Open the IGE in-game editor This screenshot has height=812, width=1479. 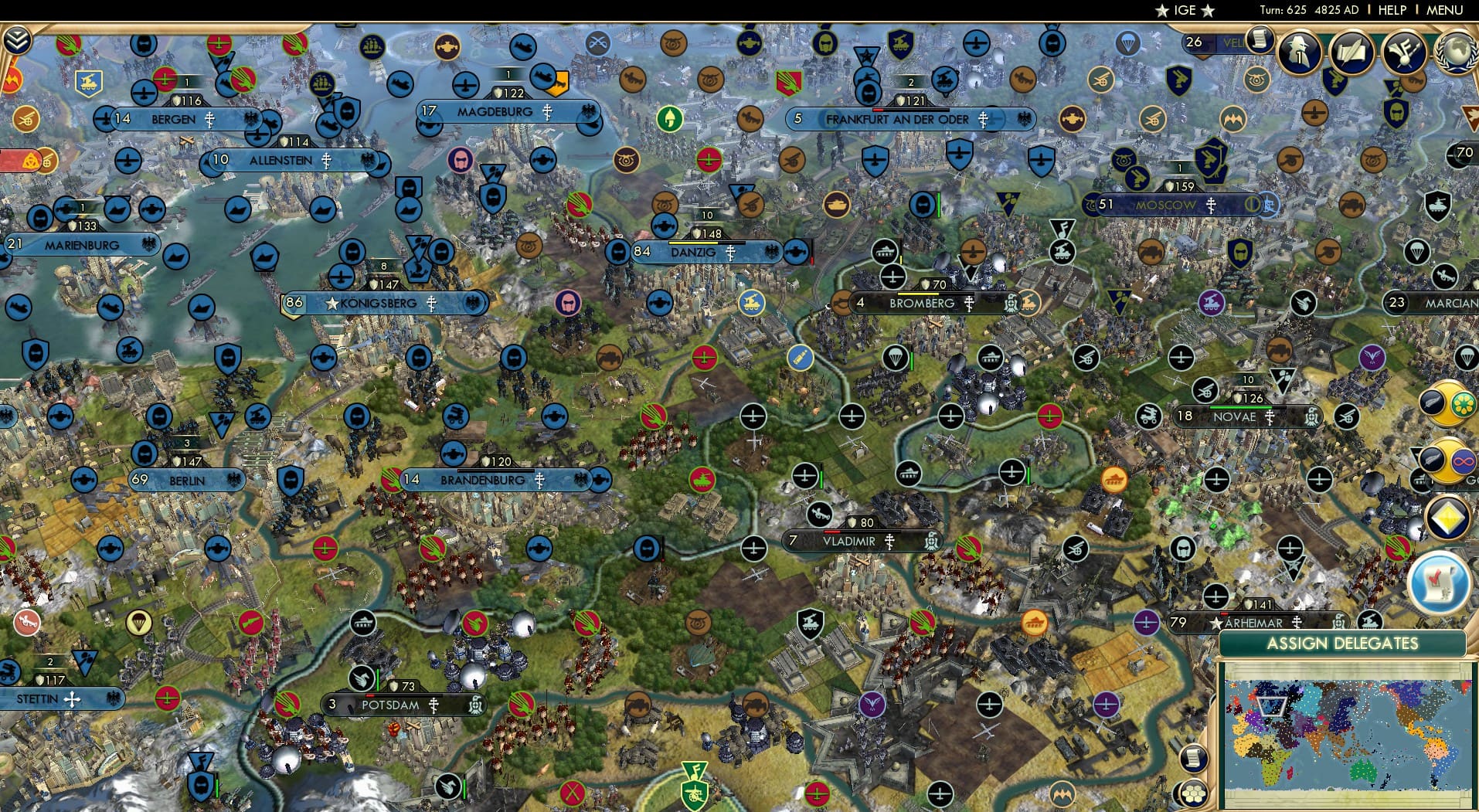pos(1185,10)
